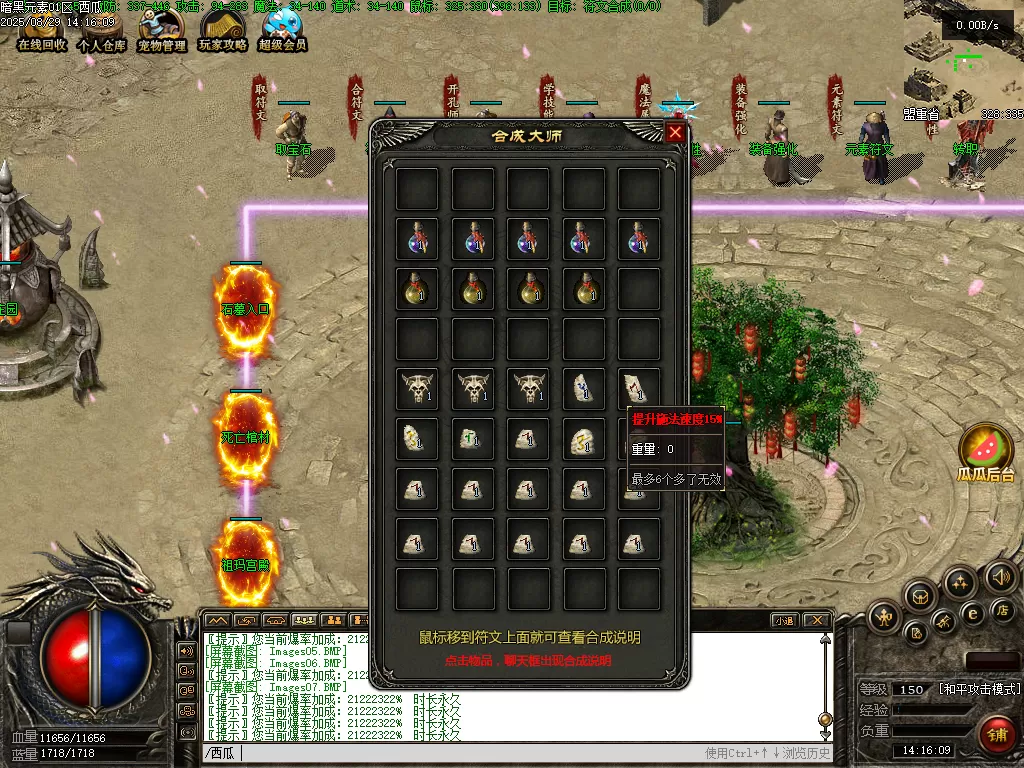Click the 小退 logout button
The image size is (1024, 768).
click(783, 621)
